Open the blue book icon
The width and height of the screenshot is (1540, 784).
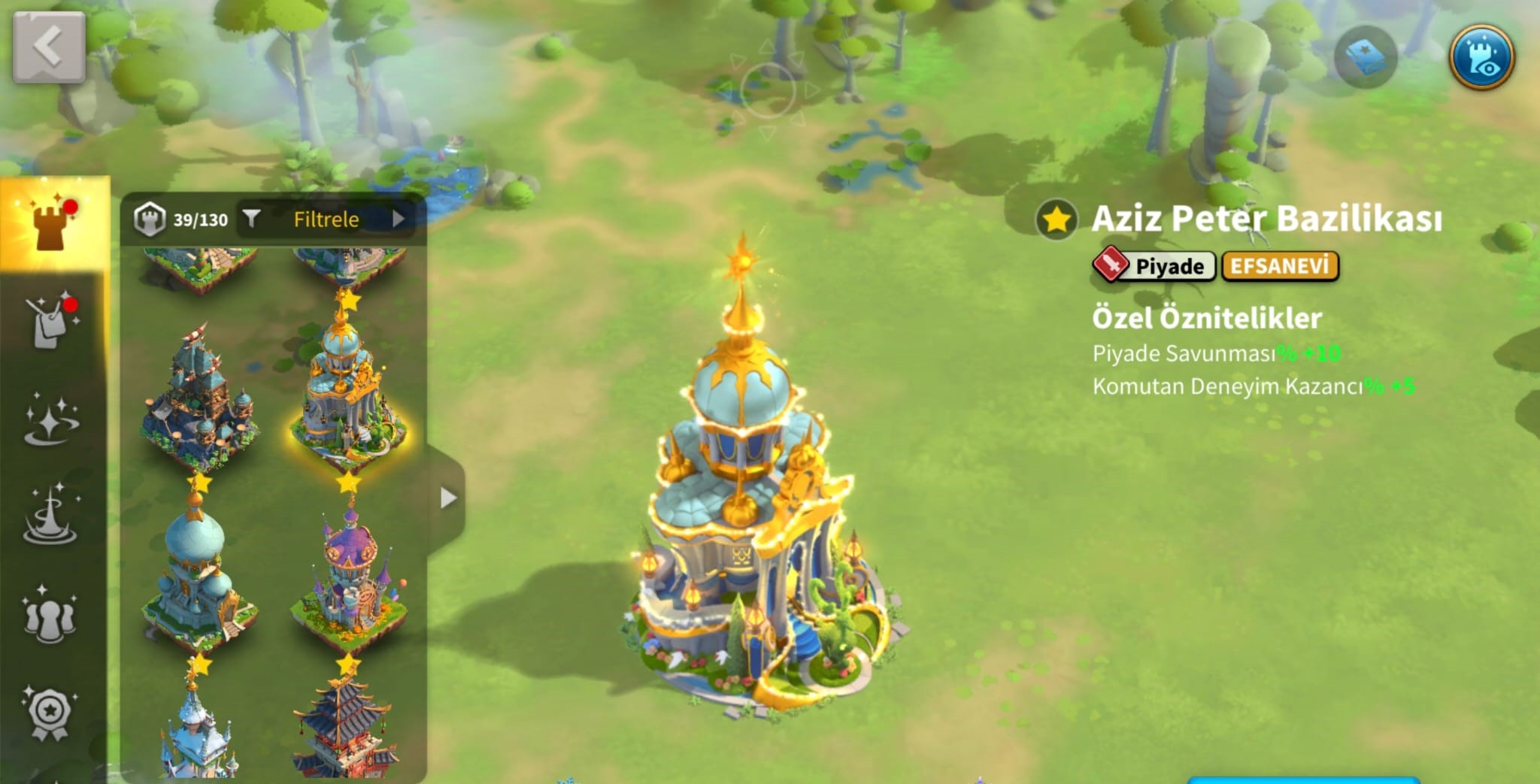click(1366, 58)
